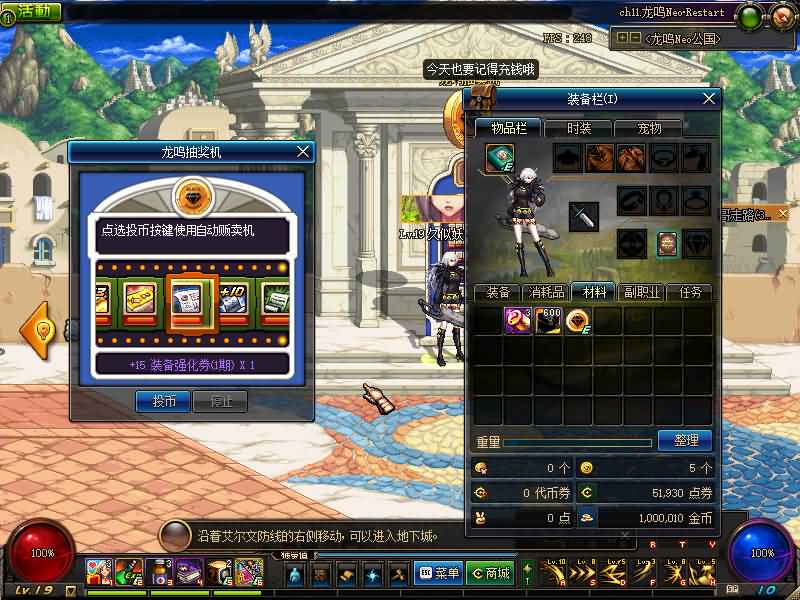The image size is (800, 600).
Task: Open the 商城 shop button
Action: (x=490, y=573)
